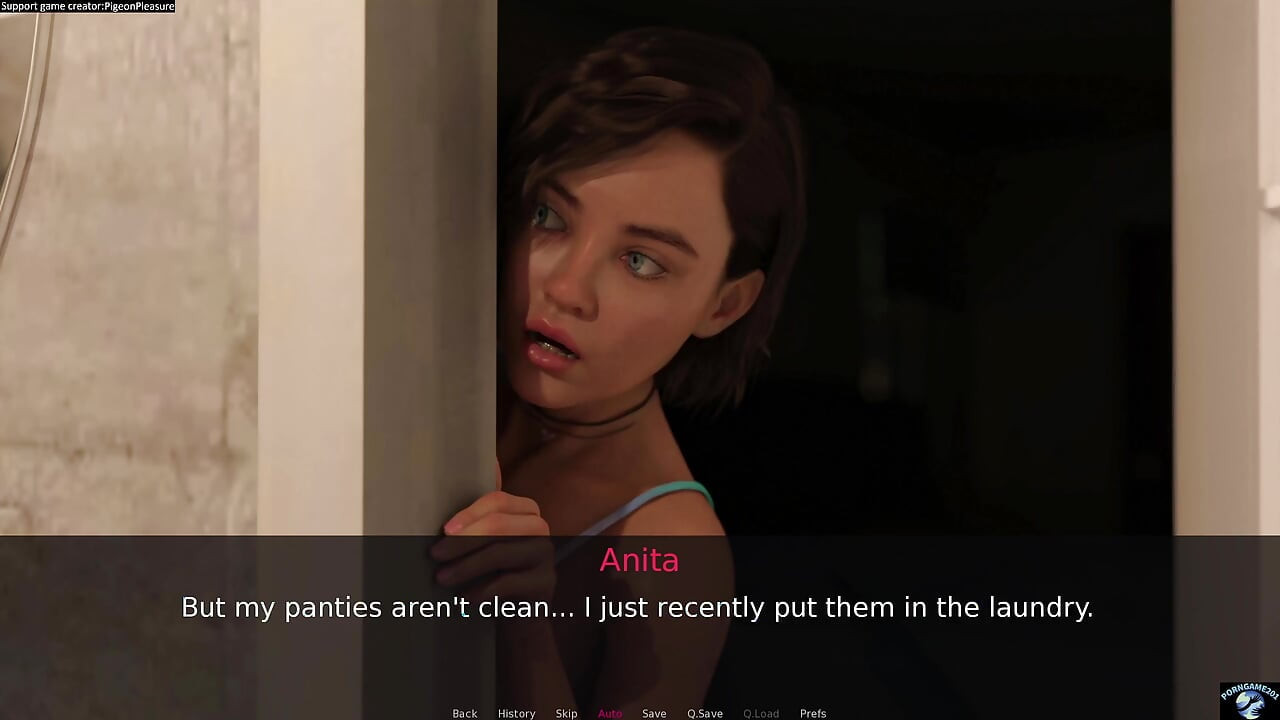Image resolution: width=1280 pixels, height=720 pixels.
Task: Go Back to the previous dialogue line
Action: tap(464, 713)
